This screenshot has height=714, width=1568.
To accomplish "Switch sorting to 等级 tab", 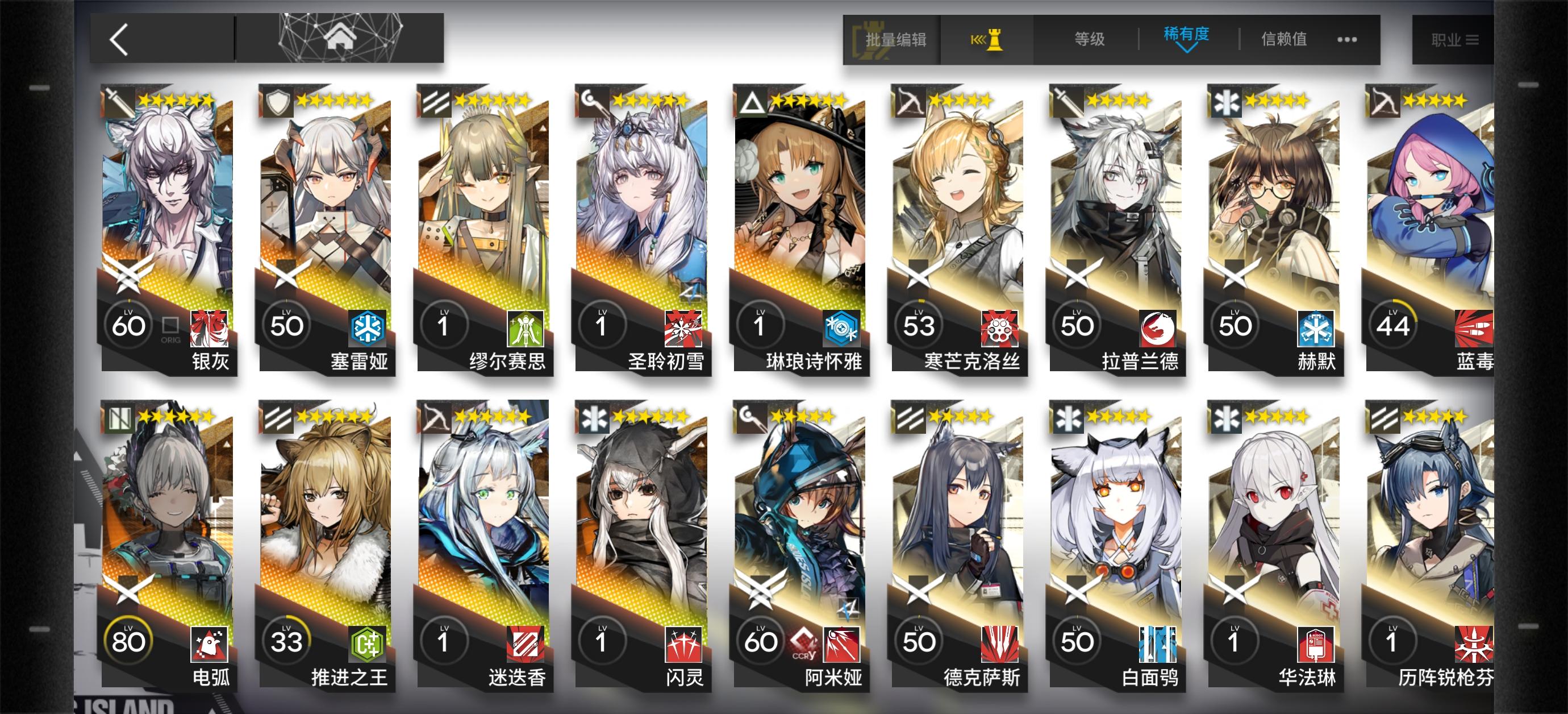I will pyautogui.click(x=1090, y=39).
